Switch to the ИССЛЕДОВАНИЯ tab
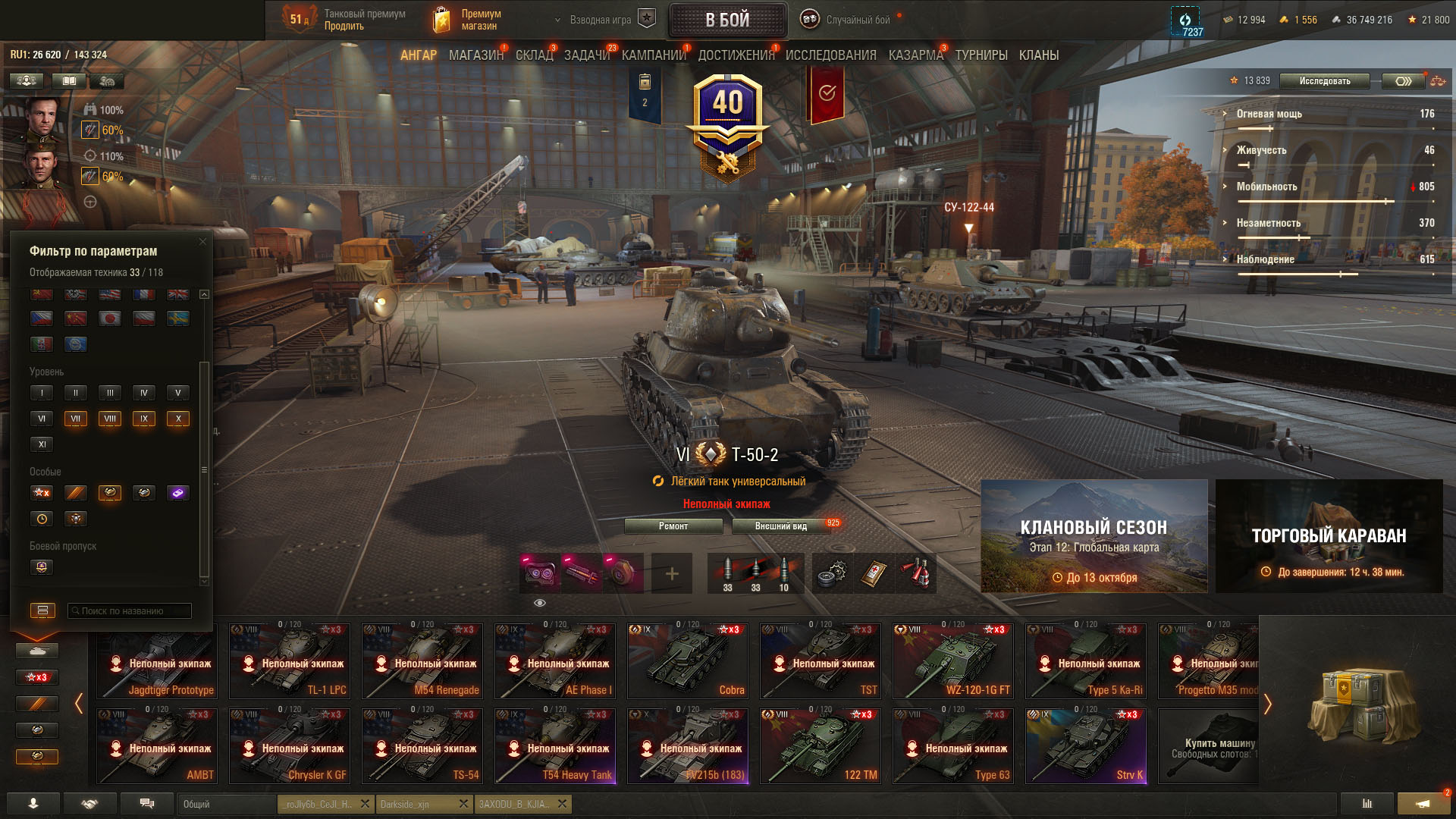 pos(830,55)
